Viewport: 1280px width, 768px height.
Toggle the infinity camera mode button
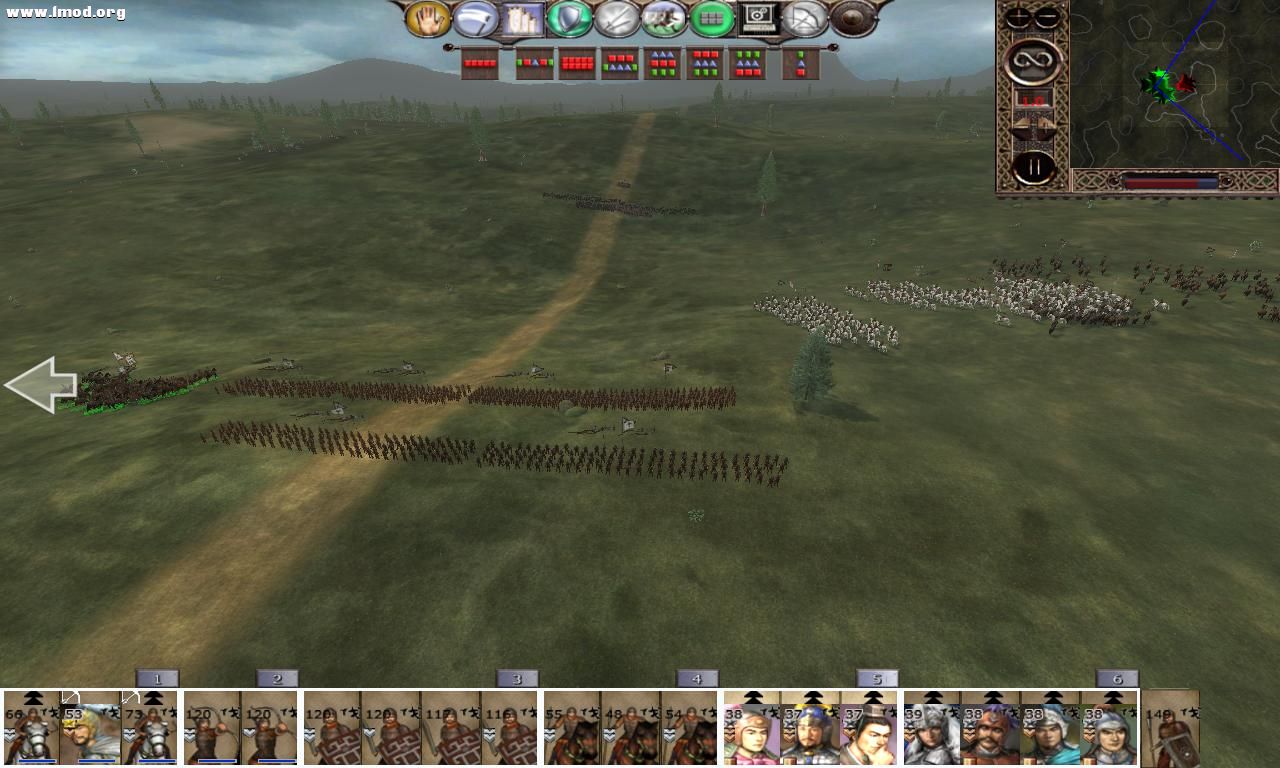[1033, 60]
